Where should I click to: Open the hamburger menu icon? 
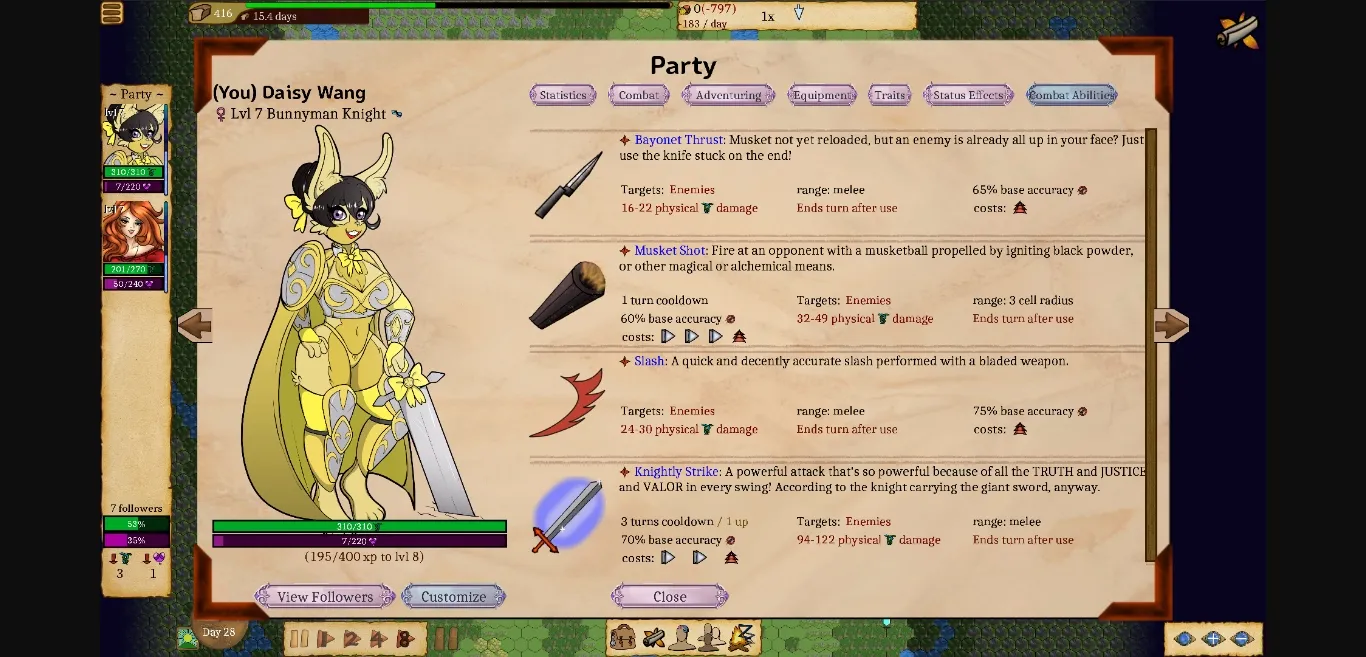tap(112, 13)
